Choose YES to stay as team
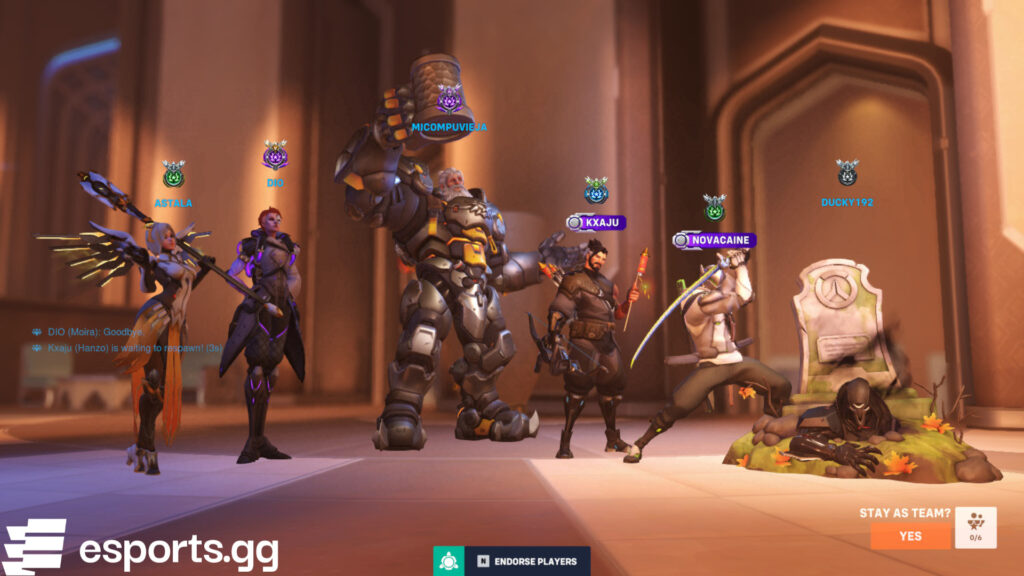Screen dimensions: 1024x576 coord(910,535)
